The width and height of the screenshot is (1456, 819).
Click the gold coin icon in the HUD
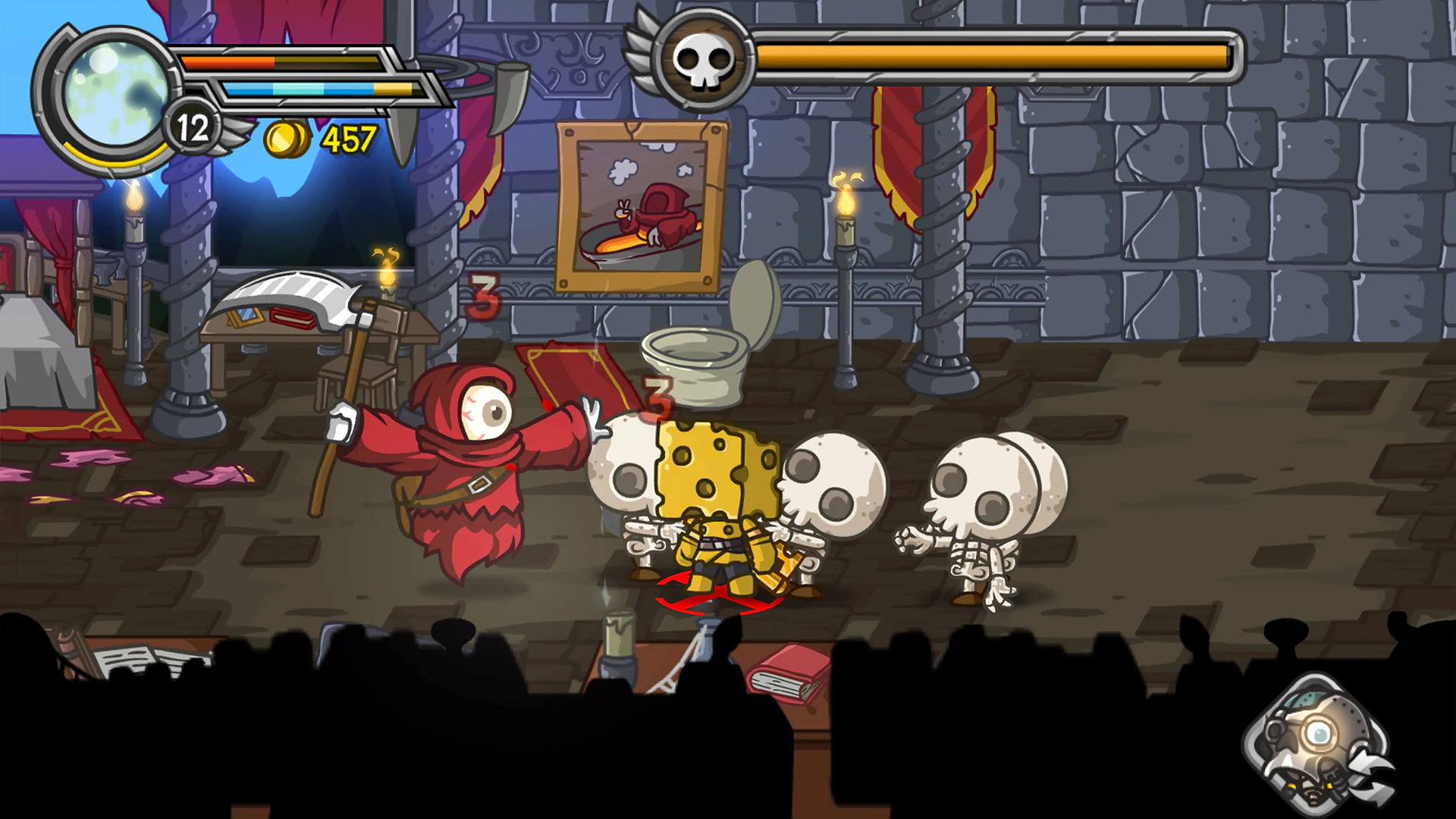click(x=281, y=137)
